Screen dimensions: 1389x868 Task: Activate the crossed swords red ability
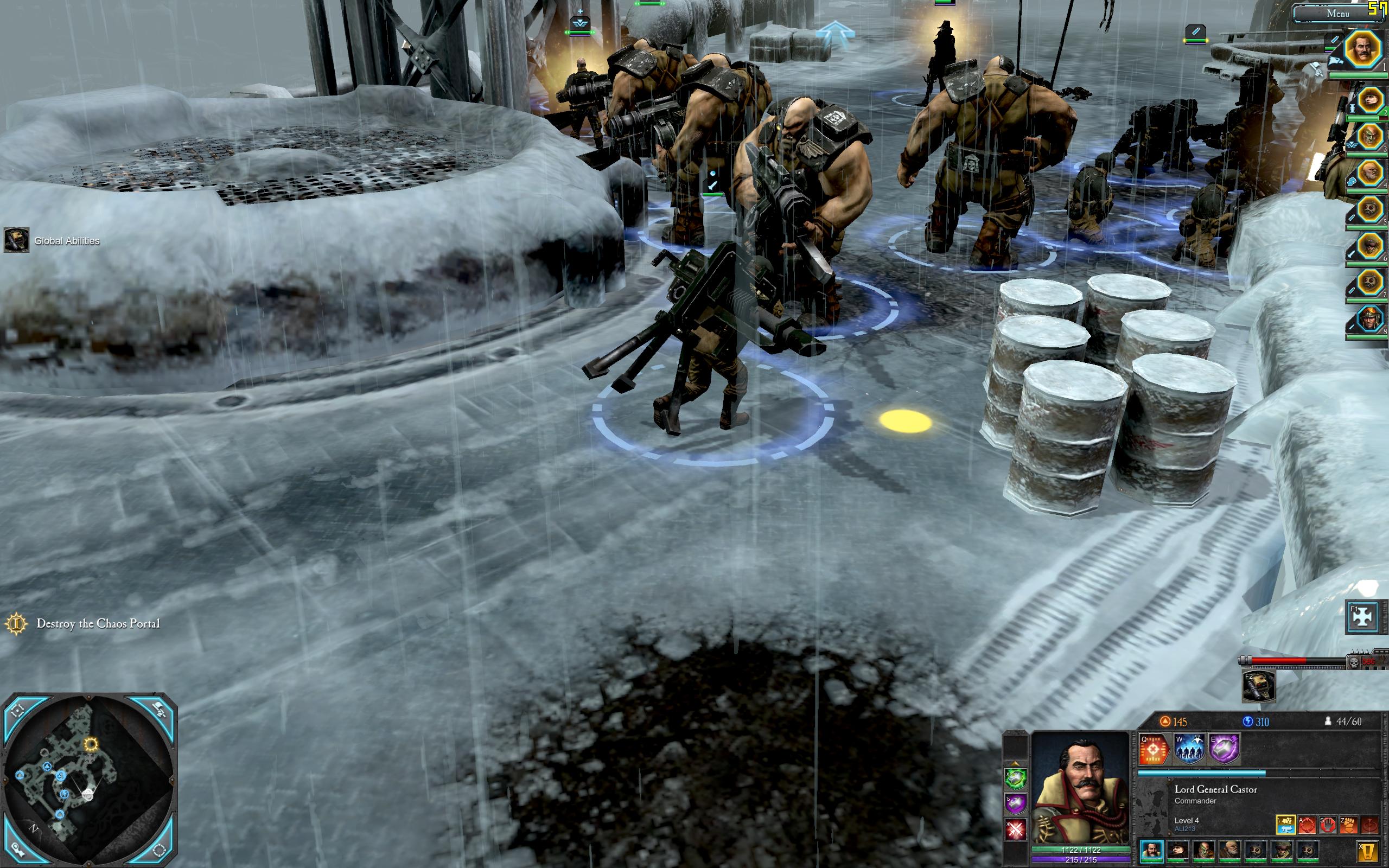tap(1015, 829)
